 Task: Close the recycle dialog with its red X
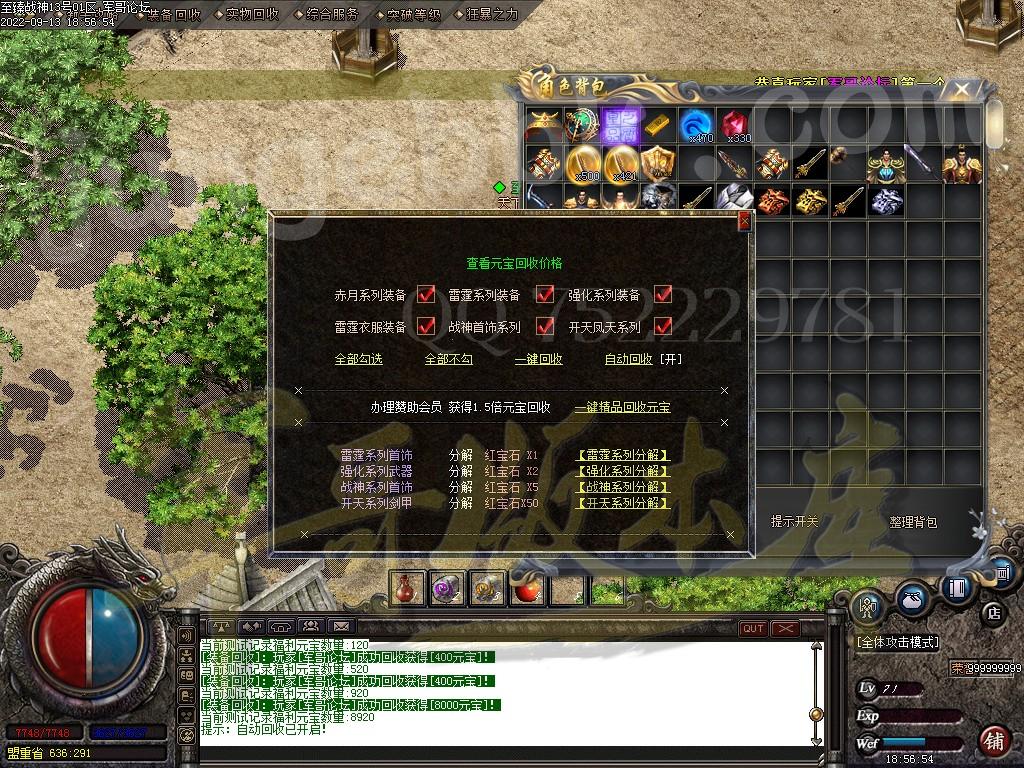pos(743,222)
